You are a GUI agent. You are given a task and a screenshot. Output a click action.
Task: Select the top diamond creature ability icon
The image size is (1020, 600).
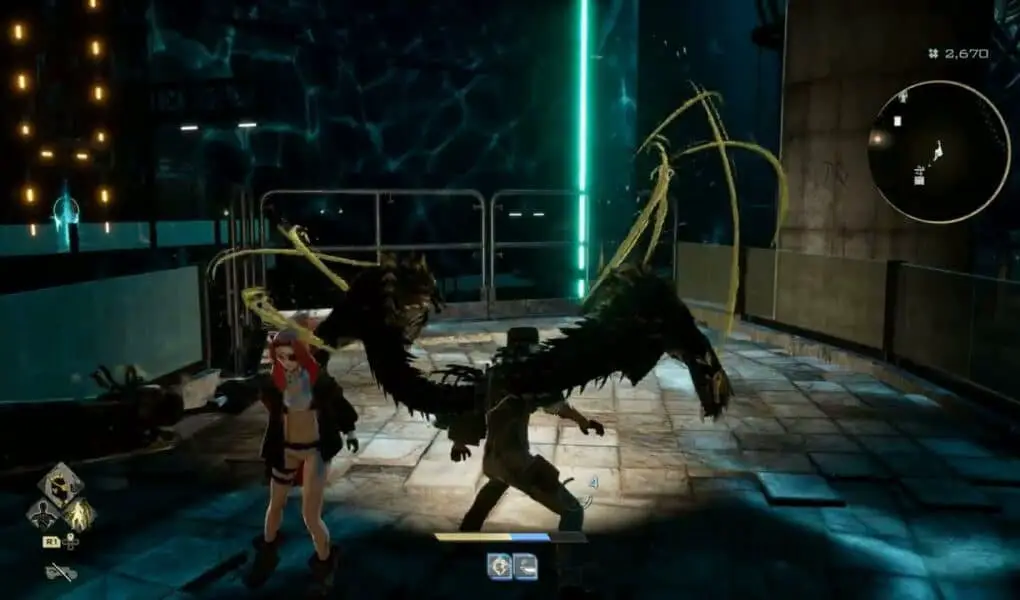pyautogui.click(x=61, y=484)
